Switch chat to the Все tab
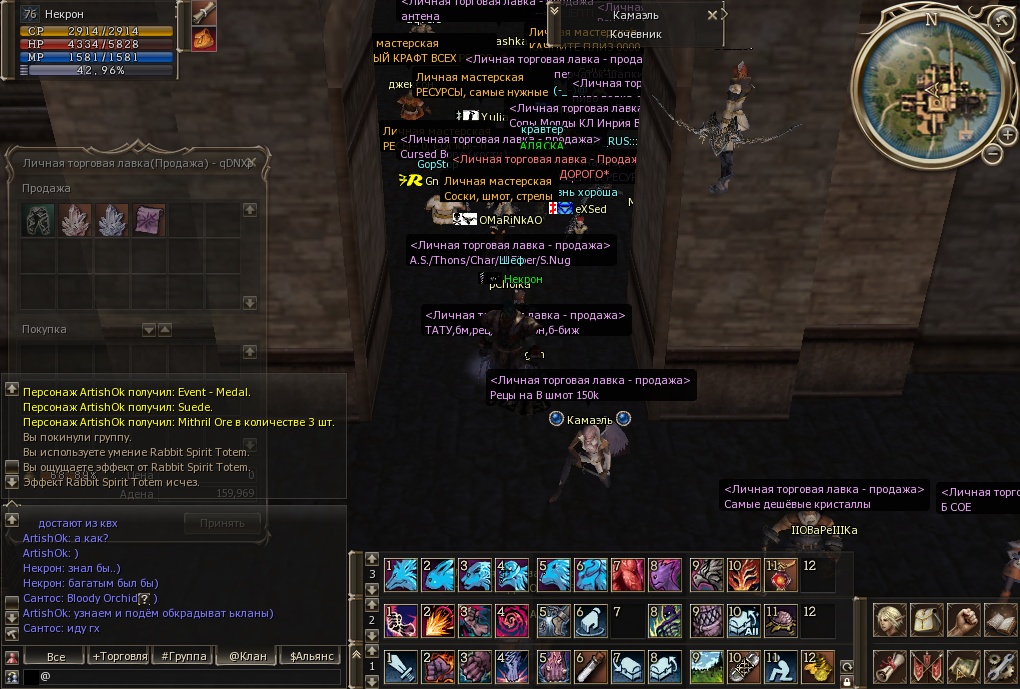Viewport: 1020px width, 689px height. [56, 656]
